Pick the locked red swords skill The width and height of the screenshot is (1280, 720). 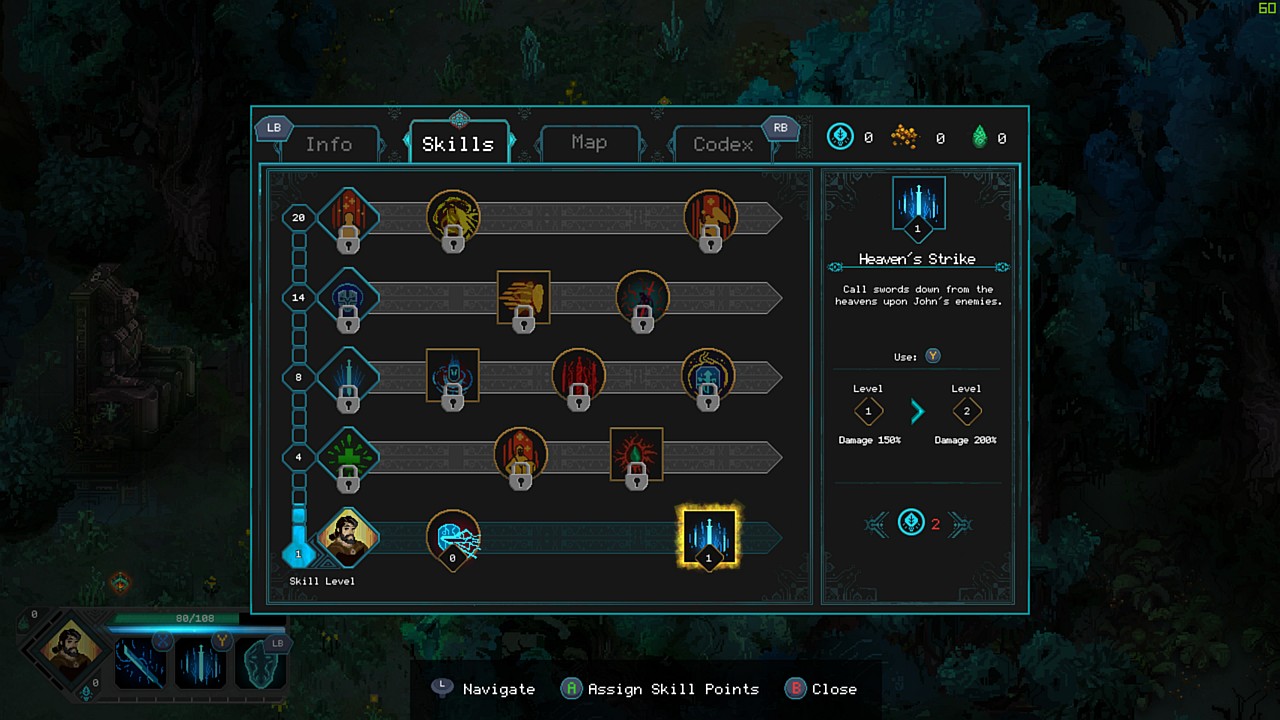(x=578, y=377)
